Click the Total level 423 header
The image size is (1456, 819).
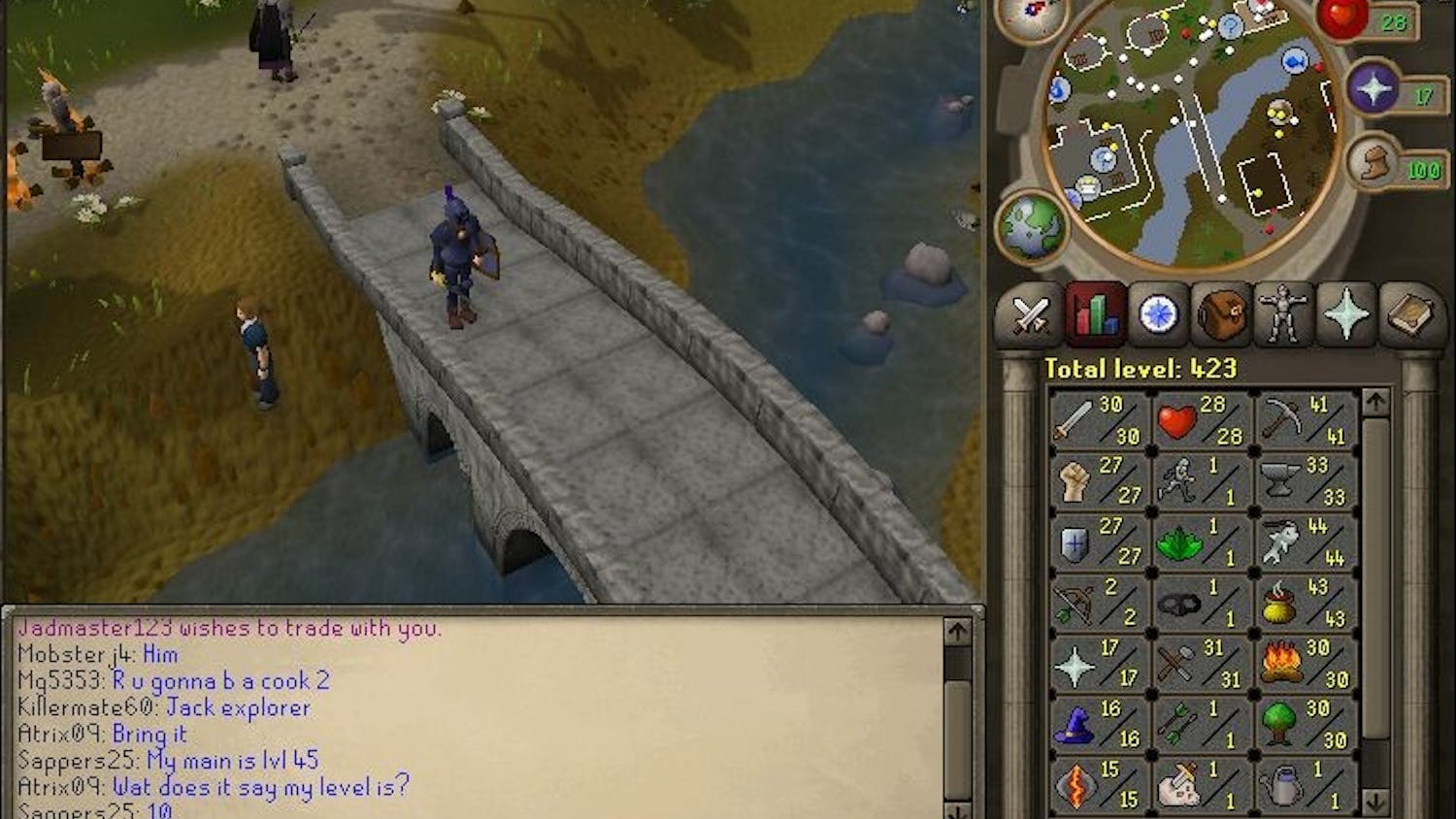(1141, 369)
